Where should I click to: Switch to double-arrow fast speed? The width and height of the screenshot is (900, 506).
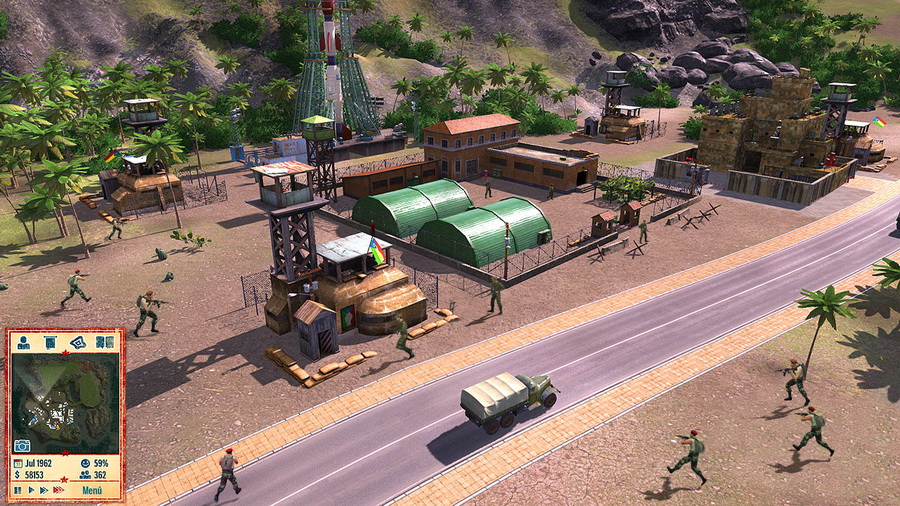click(x=44, y=490)
